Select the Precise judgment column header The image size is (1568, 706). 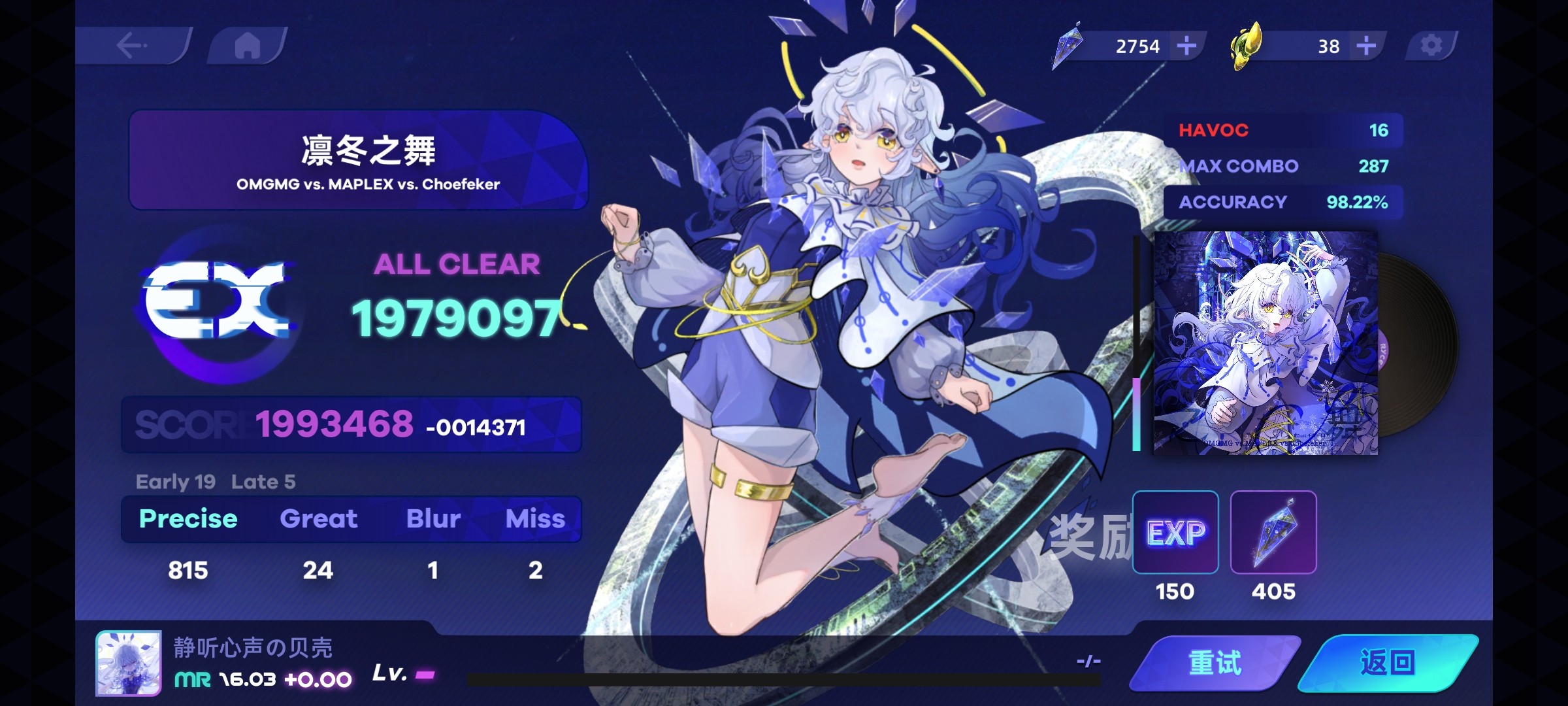[188, 518]
